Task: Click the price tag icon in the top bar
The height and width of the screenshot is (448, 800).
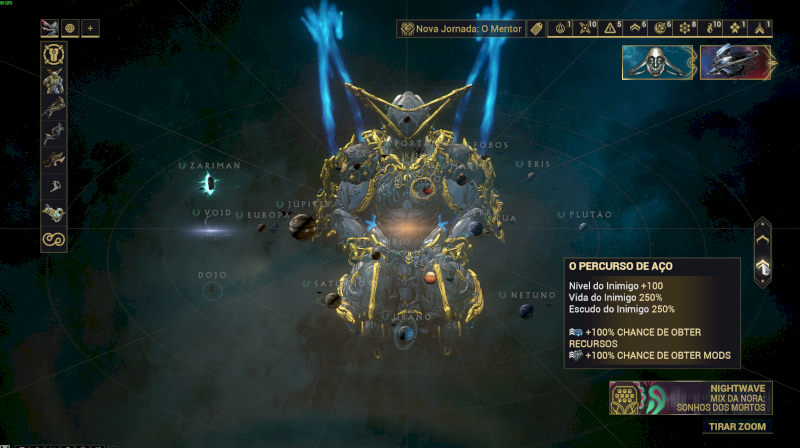Action: click(x=535, y=29)
